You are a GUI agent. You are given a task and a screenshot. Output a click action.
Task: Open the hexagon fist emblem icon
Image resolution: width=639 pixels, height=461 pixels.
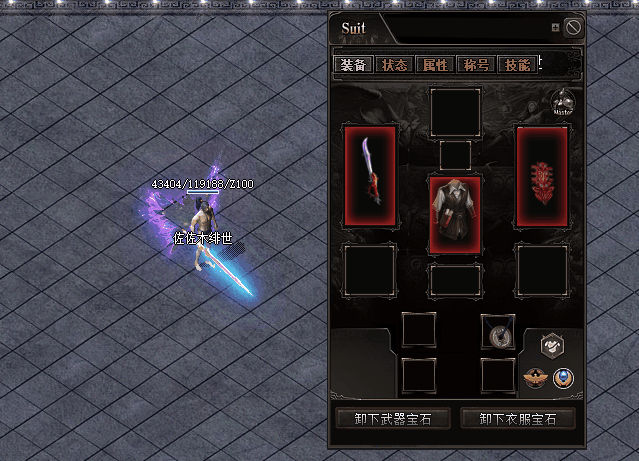point(553,346)
